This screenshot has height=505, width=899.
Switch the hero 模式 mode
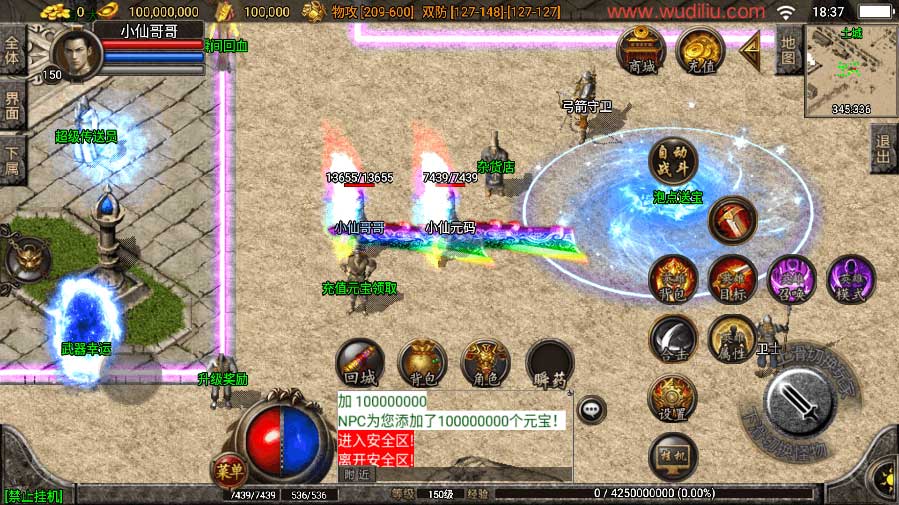click(851, 279)
